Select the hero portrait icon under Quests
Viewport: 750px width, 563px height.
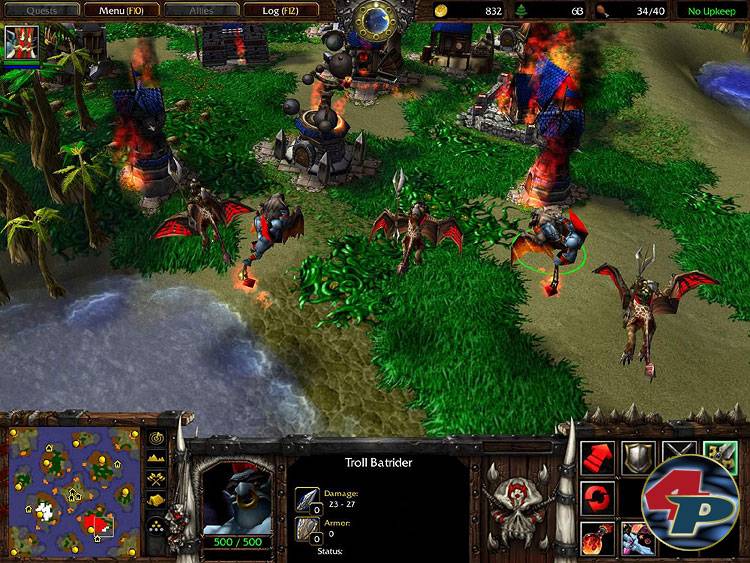click(x=22, y=43)
